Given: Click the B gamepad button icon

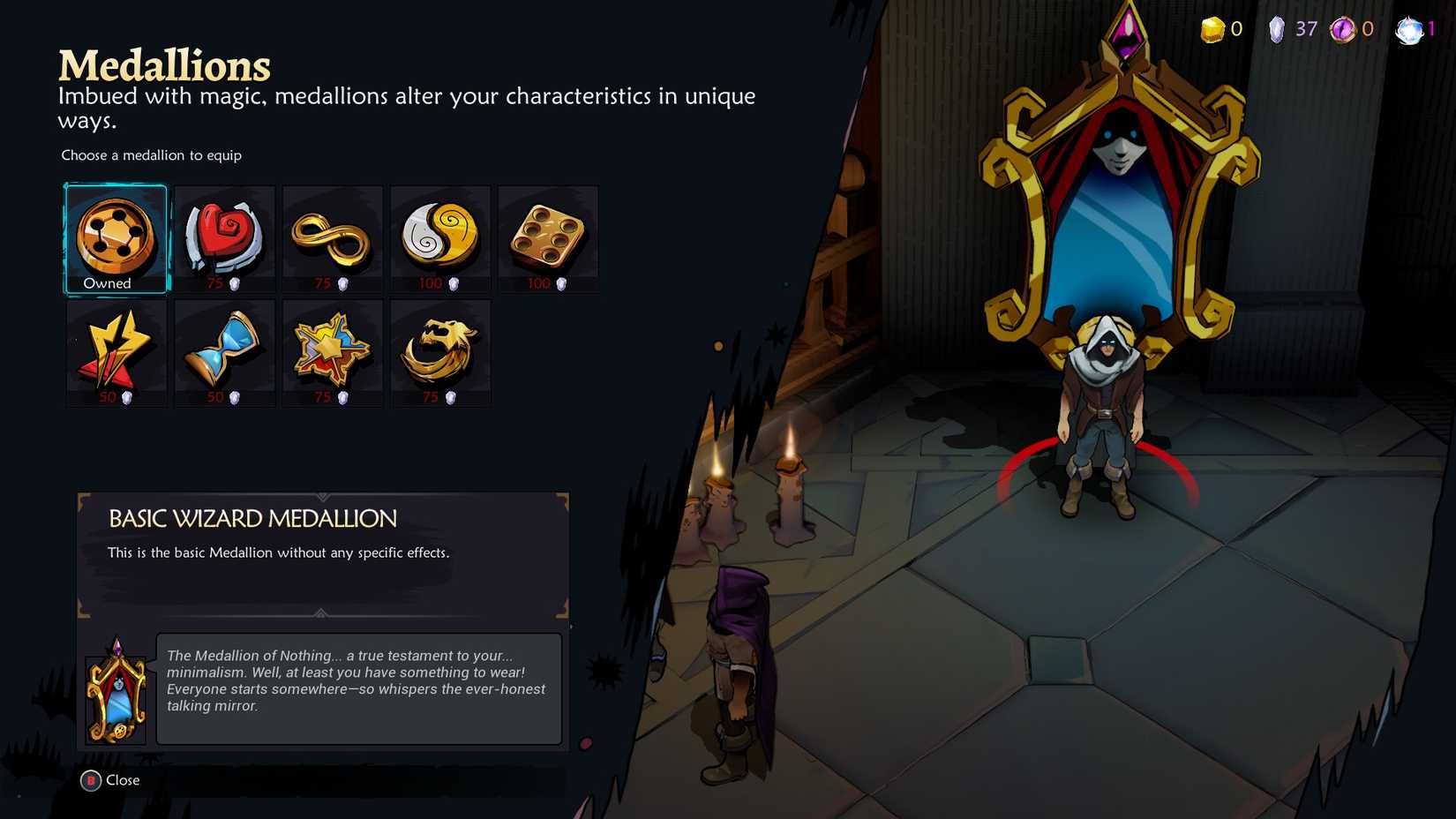Looking at the screenshot, I should tap(89, 780).
